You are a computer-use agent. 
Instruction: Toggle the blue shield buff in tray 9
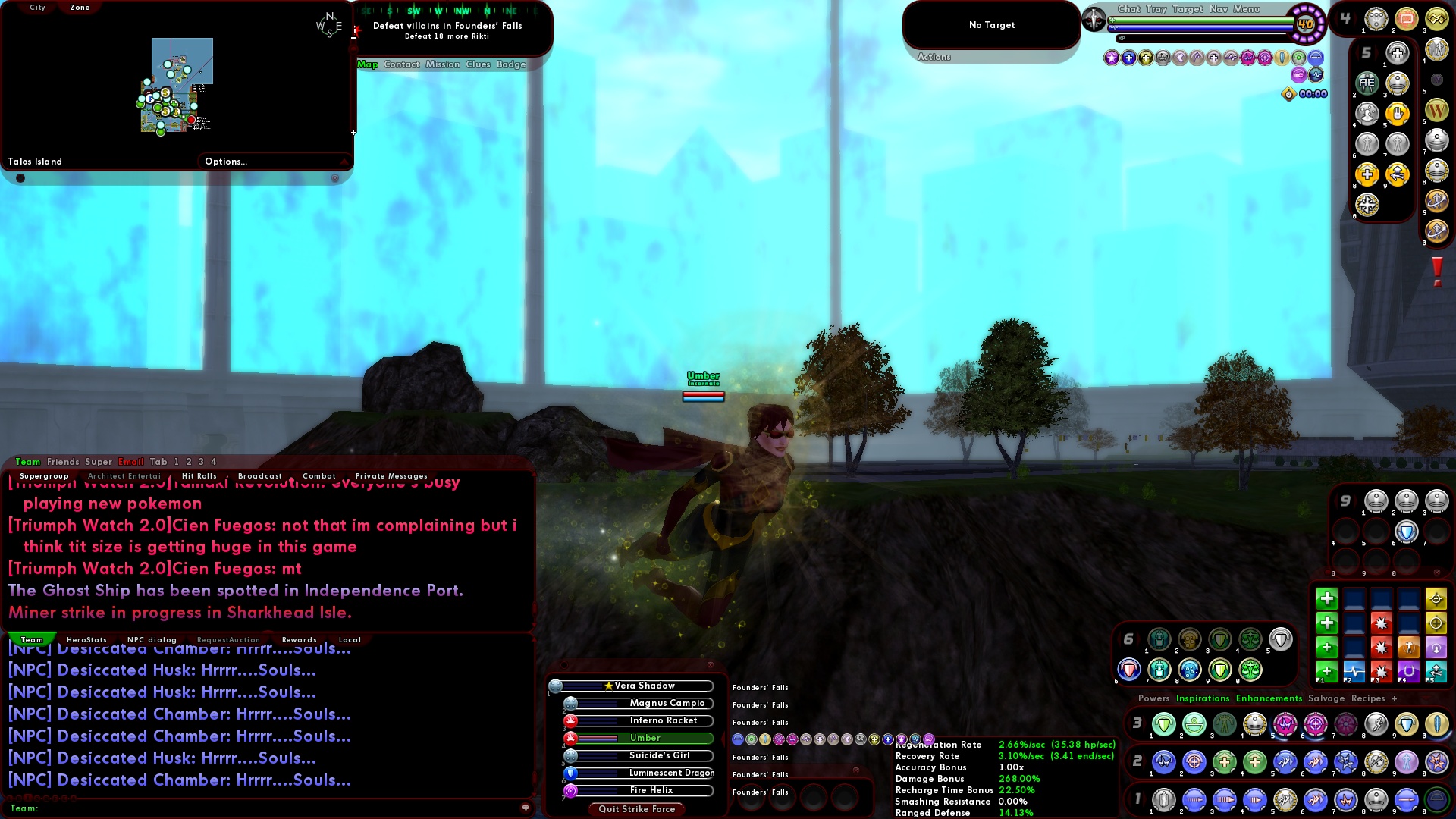click(1407, 532)
